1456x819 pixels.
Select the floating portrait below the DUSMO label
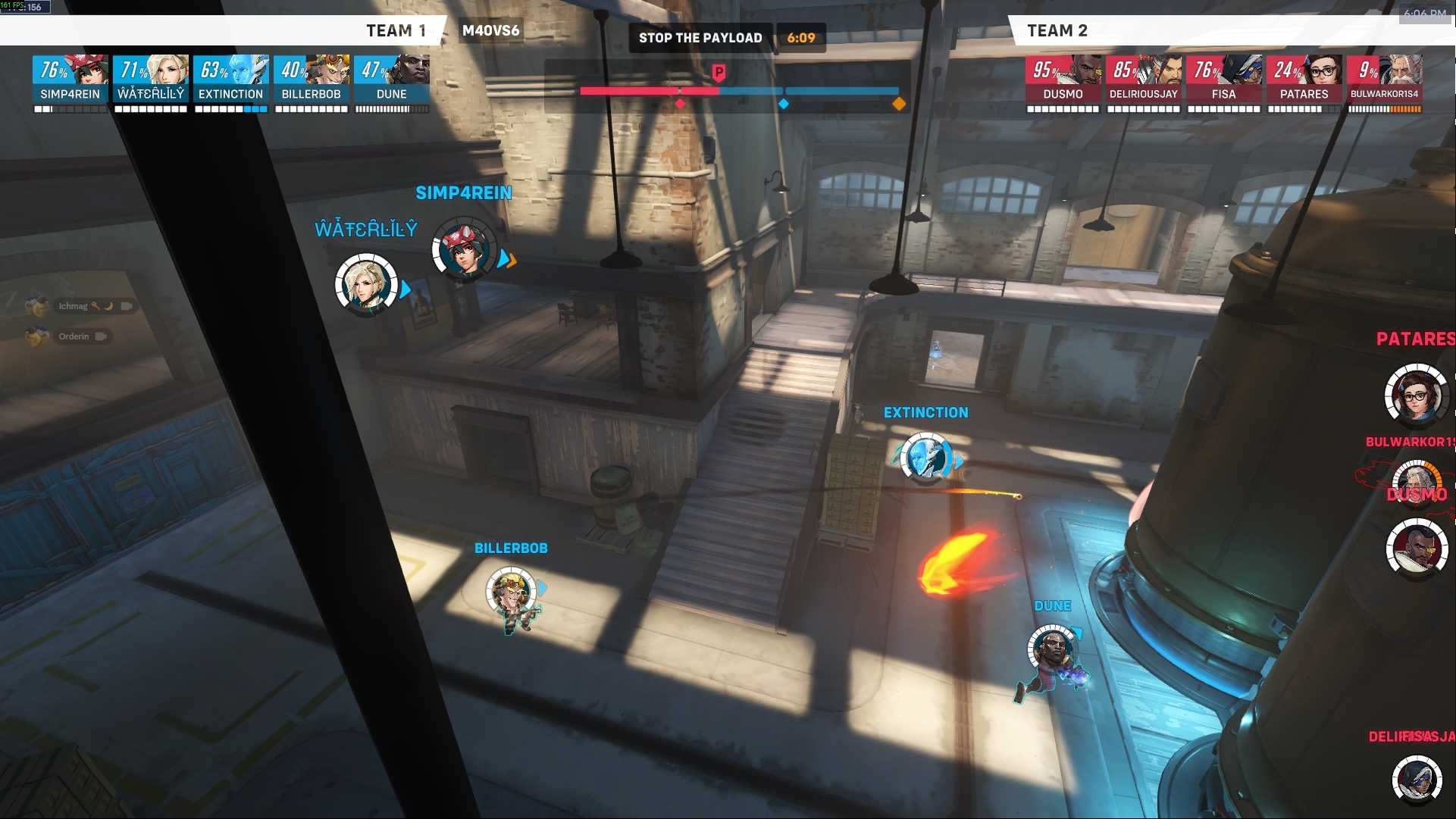point(1416,547)
